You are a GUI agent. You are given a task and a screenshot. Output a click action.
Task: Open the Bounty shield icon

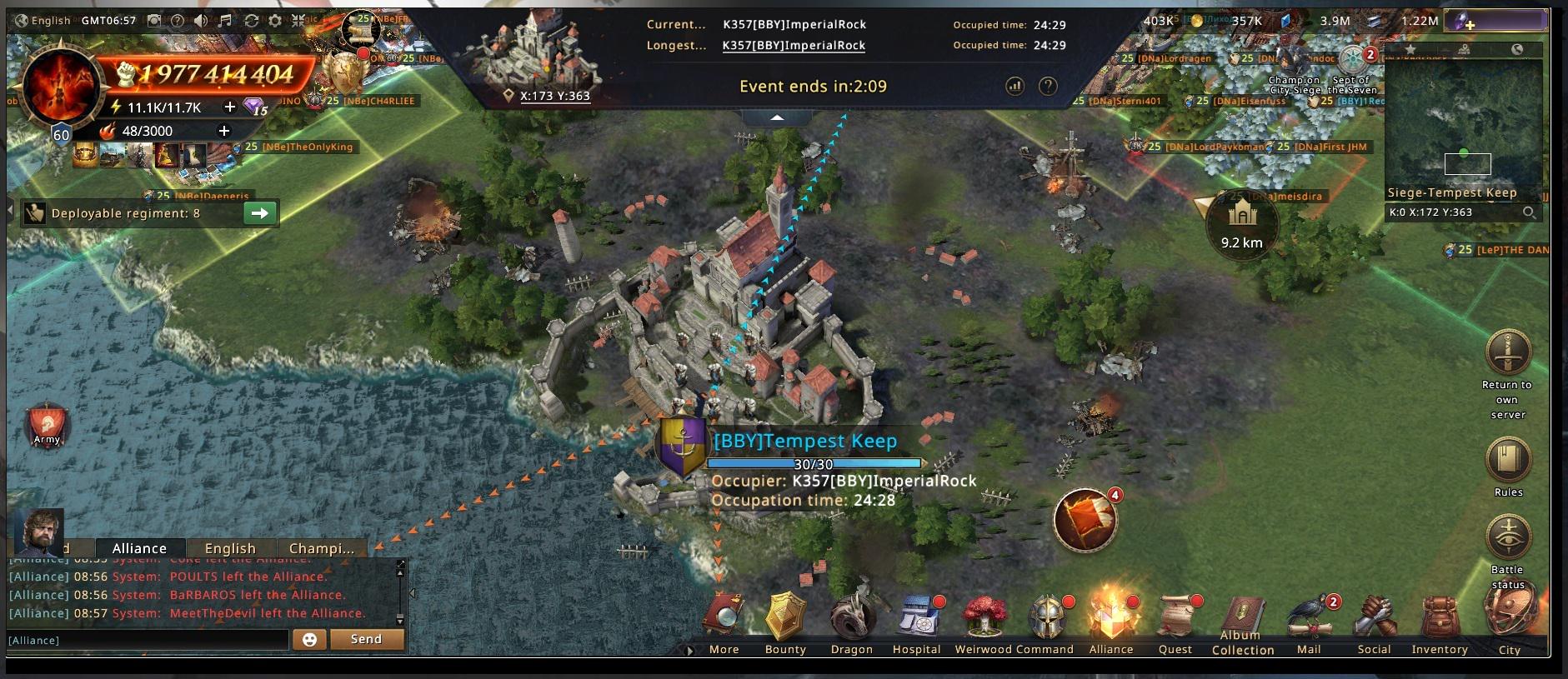click(785, 621)
